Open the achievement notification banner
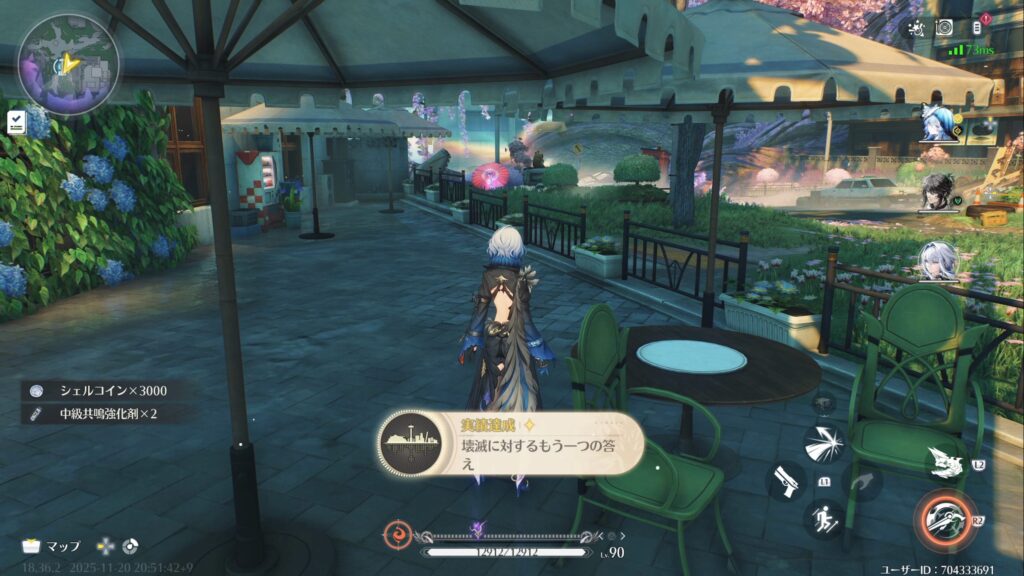Viewport: 1024px width, 576px height. point(510,443)
